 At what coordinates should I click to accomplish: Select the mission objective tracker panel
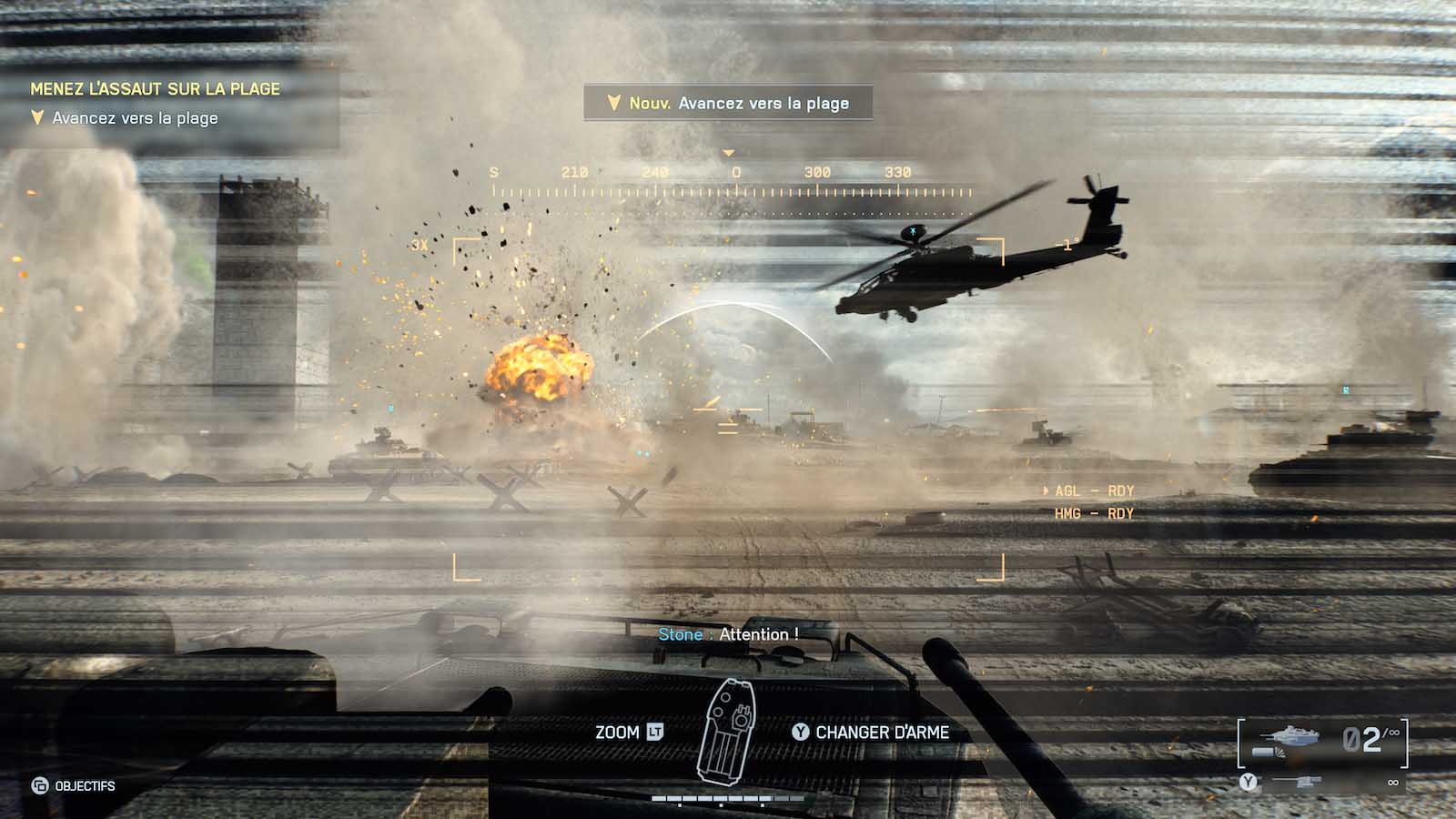tap(168, 104)
